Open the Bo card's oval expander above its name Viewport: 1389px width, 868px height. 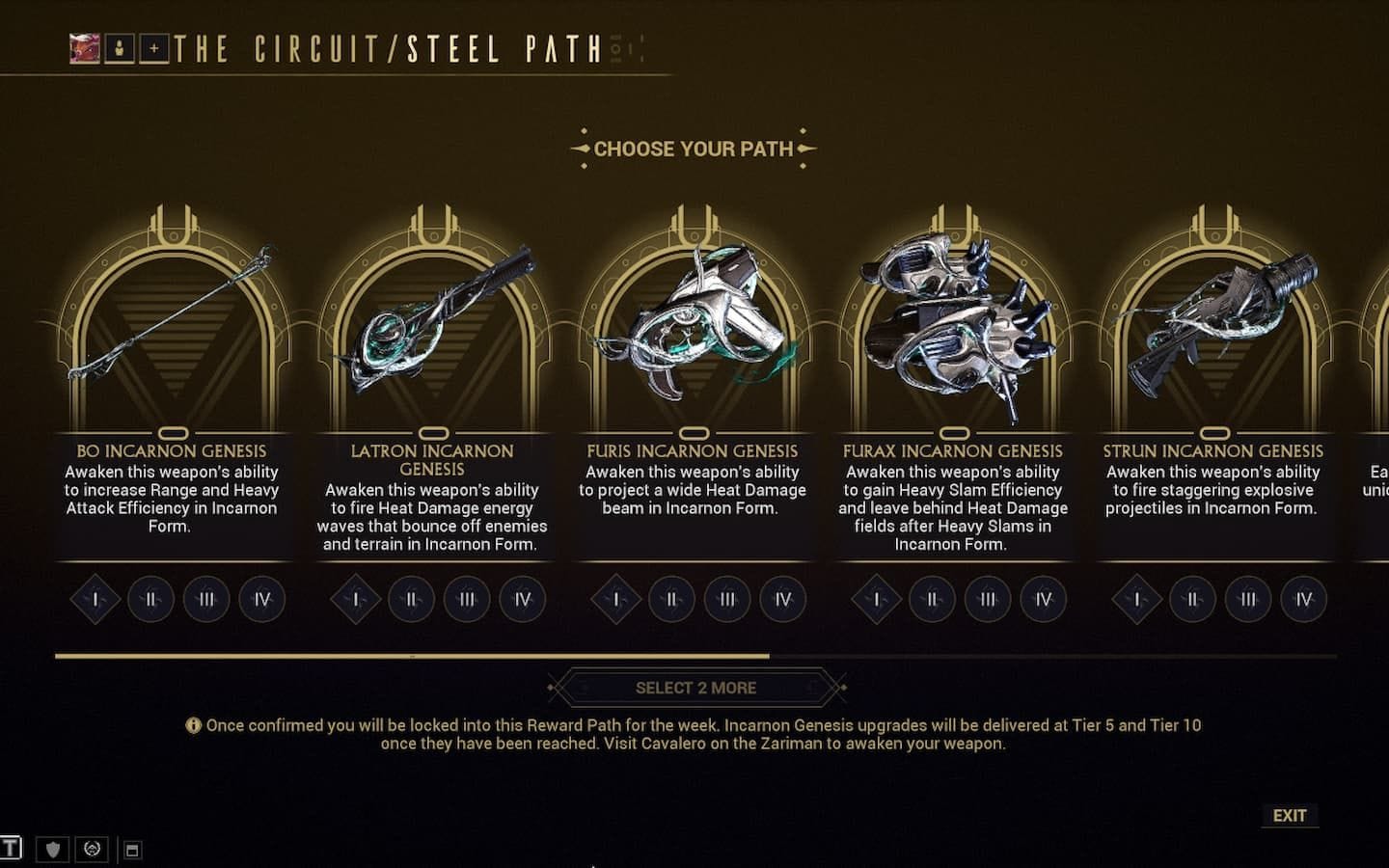pos(173,432)
